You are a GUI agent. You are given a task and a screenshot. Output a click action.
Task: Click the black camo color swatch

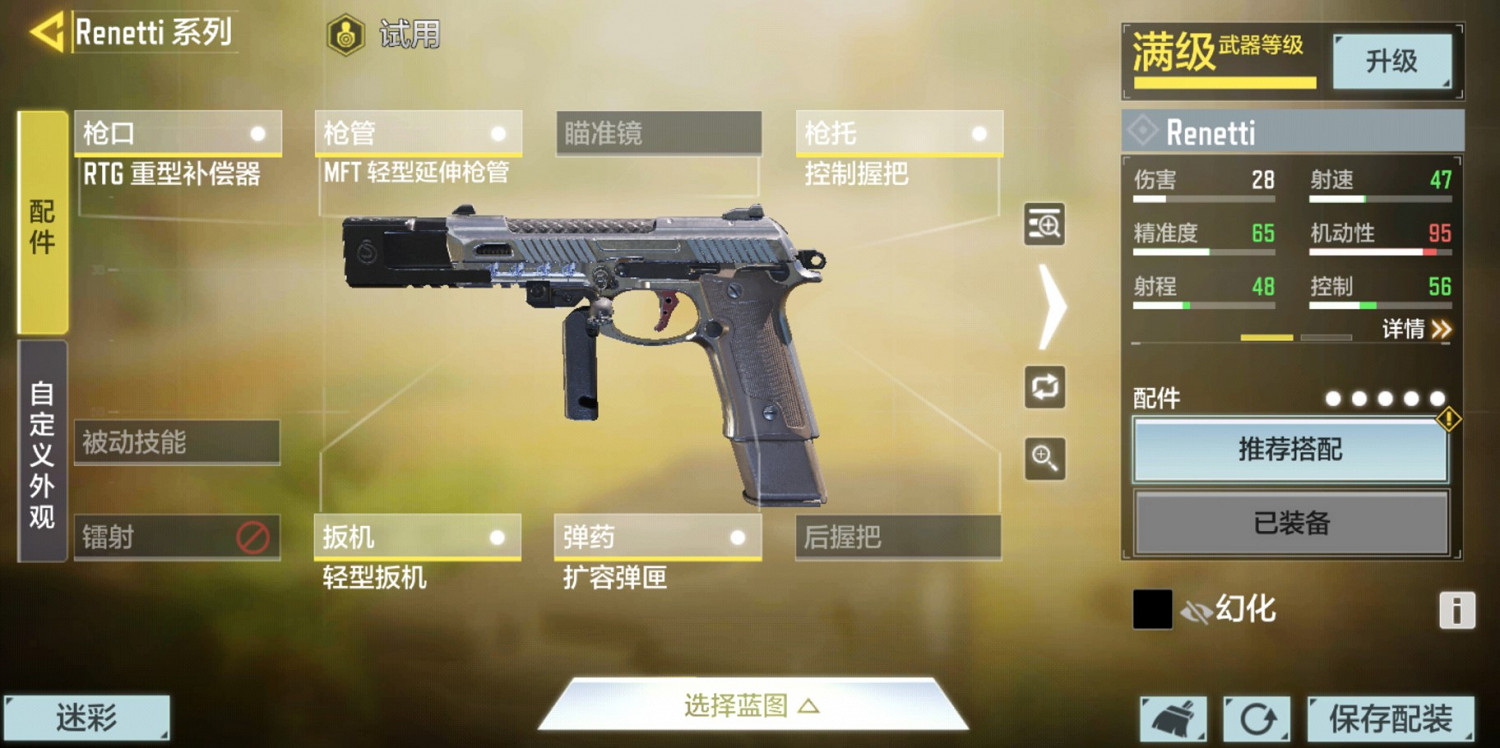[1151, 607]
